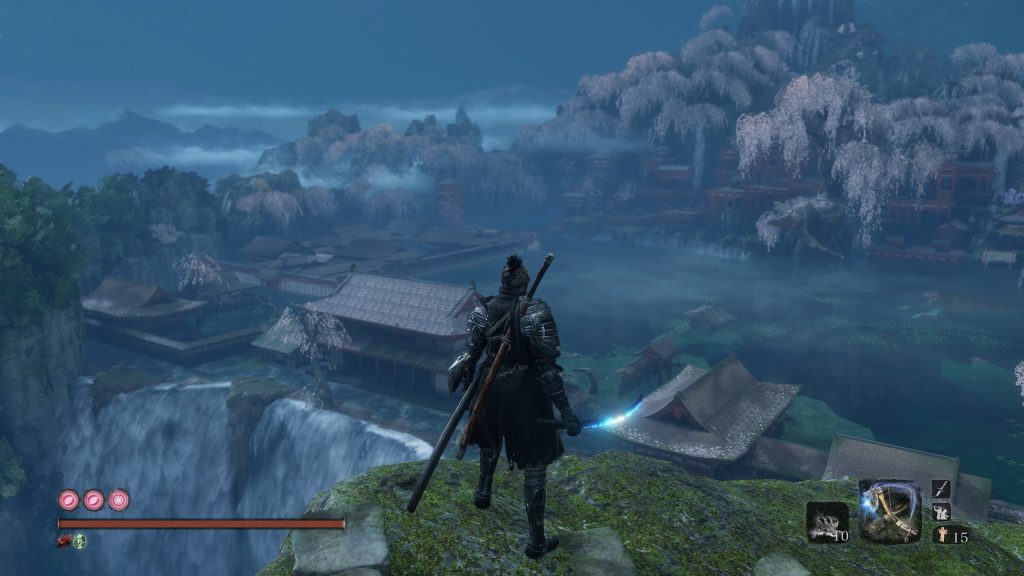The image size is (1024, 576).
Task: Click the green glowing status buff icon
Action: (79, 541)
